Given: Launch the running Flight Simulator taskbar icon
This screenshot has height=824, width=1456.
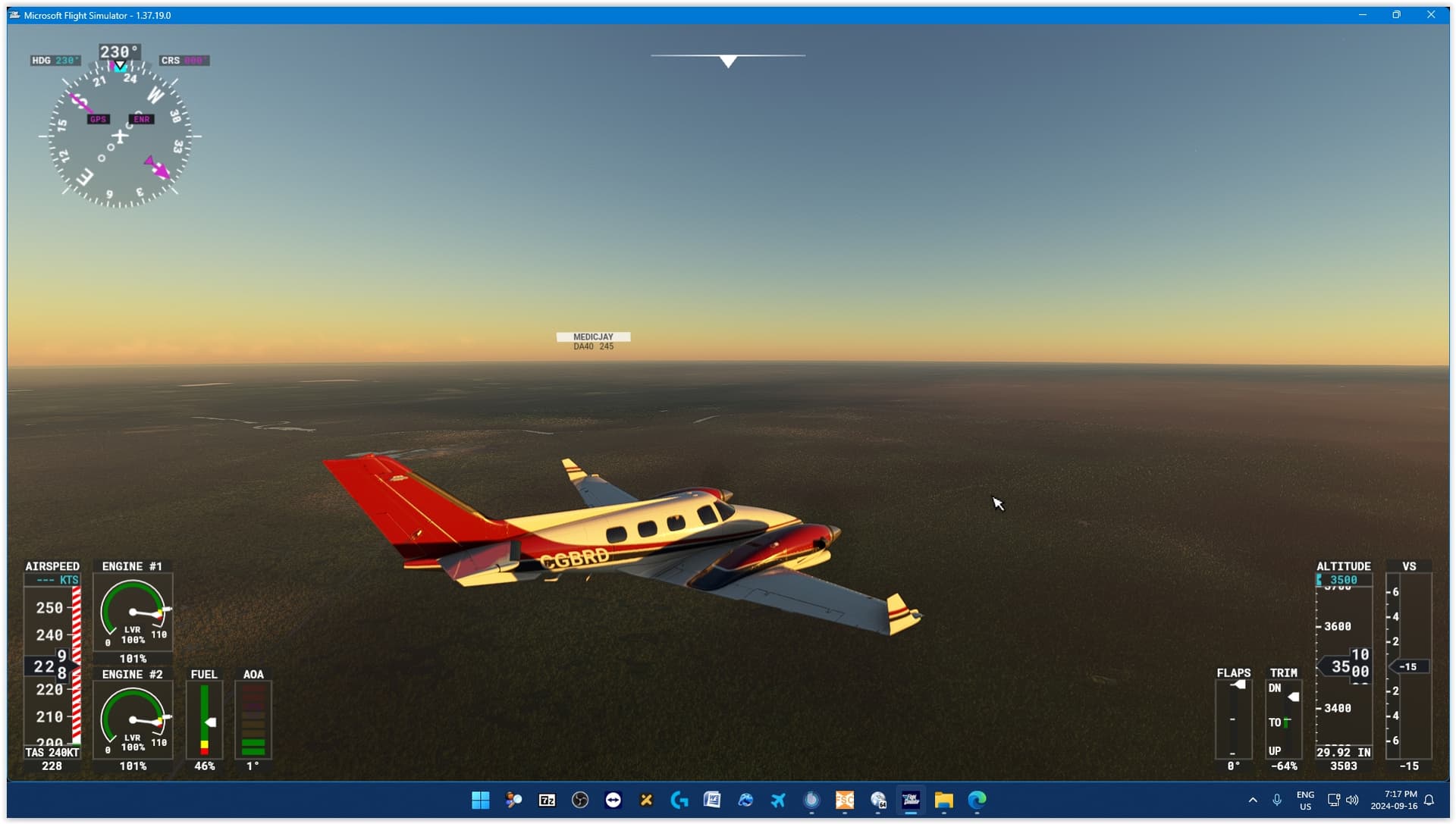Looking at the screenshot, I should pos(912,801).
